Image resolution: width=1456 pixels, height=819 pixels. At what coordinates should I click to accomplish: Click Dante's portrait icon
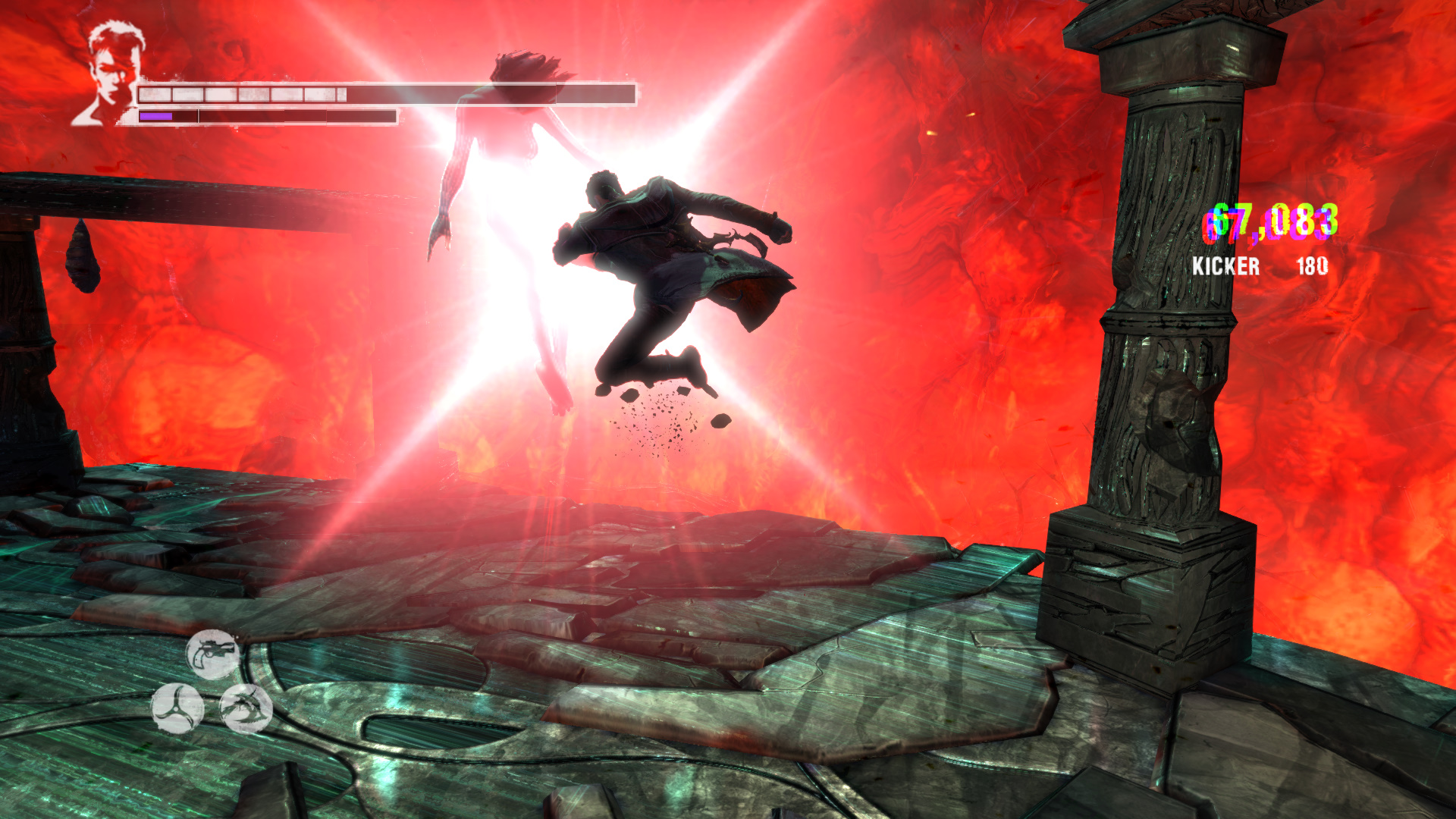[110, 74]
